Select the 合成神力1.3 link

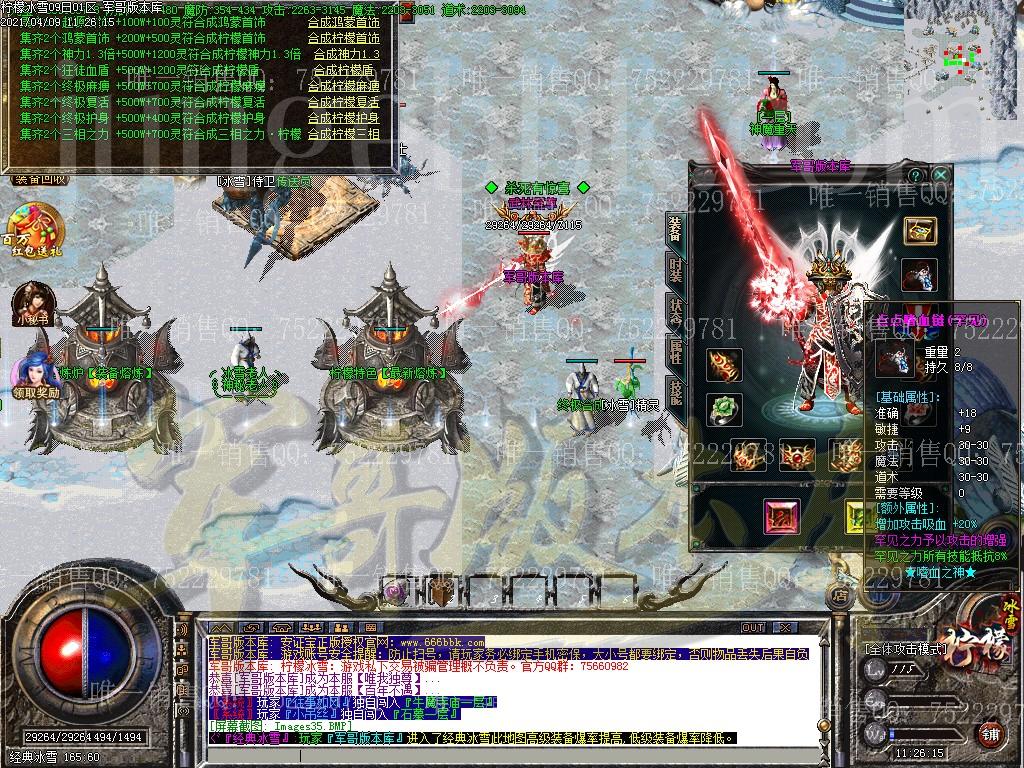point(346,54)
